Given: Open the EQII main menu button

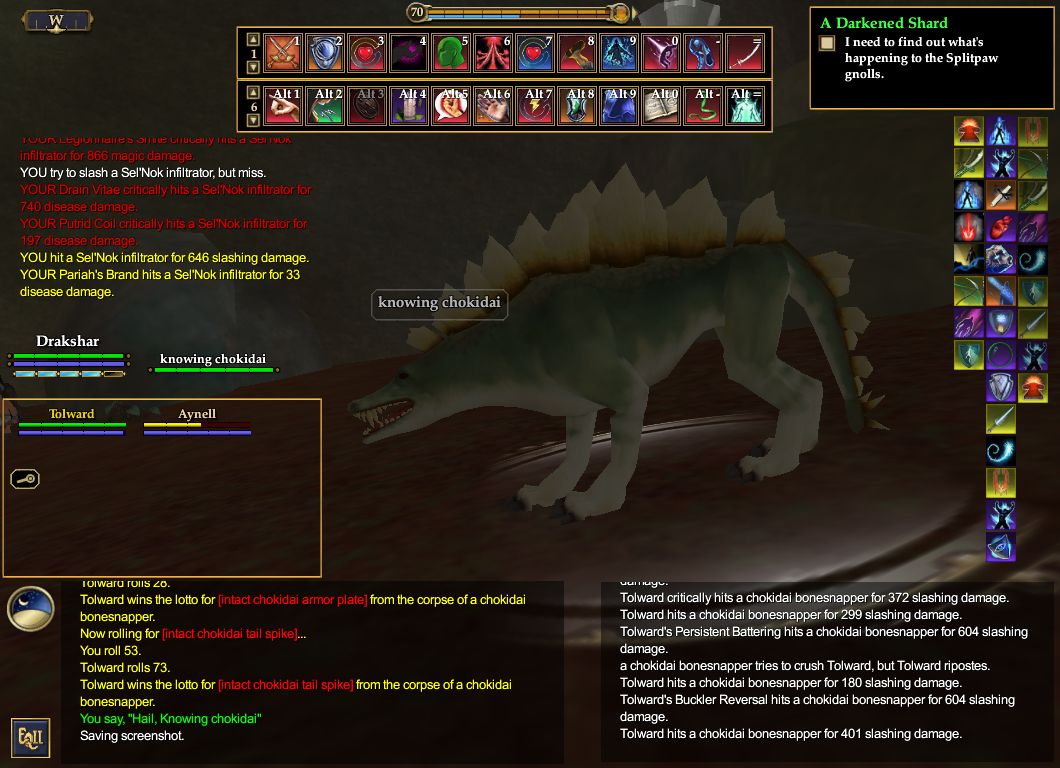Looking at the screenshot, I should coord(30,737).
